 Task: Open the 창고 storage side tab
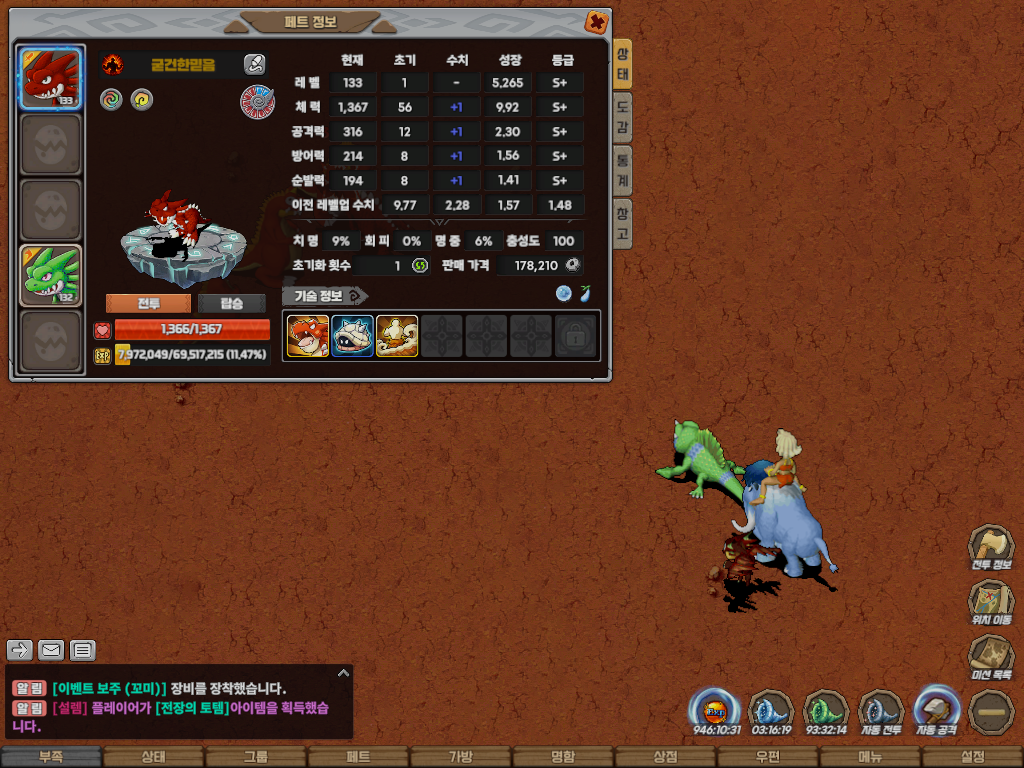622,223
